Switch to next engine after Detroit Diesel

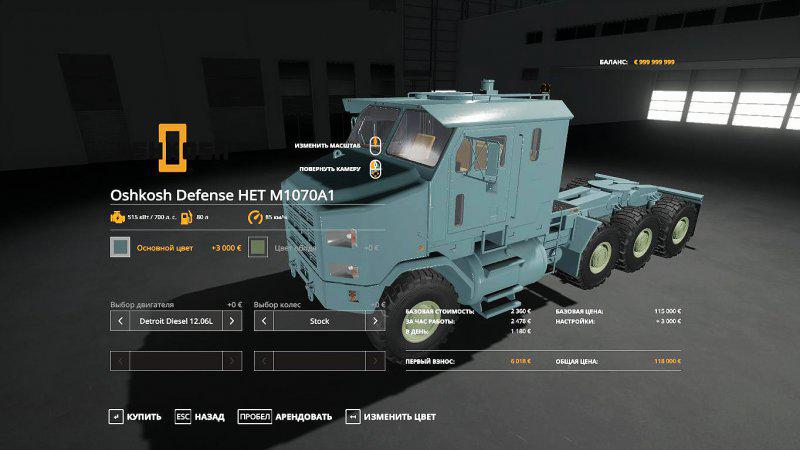click(232, 321)
